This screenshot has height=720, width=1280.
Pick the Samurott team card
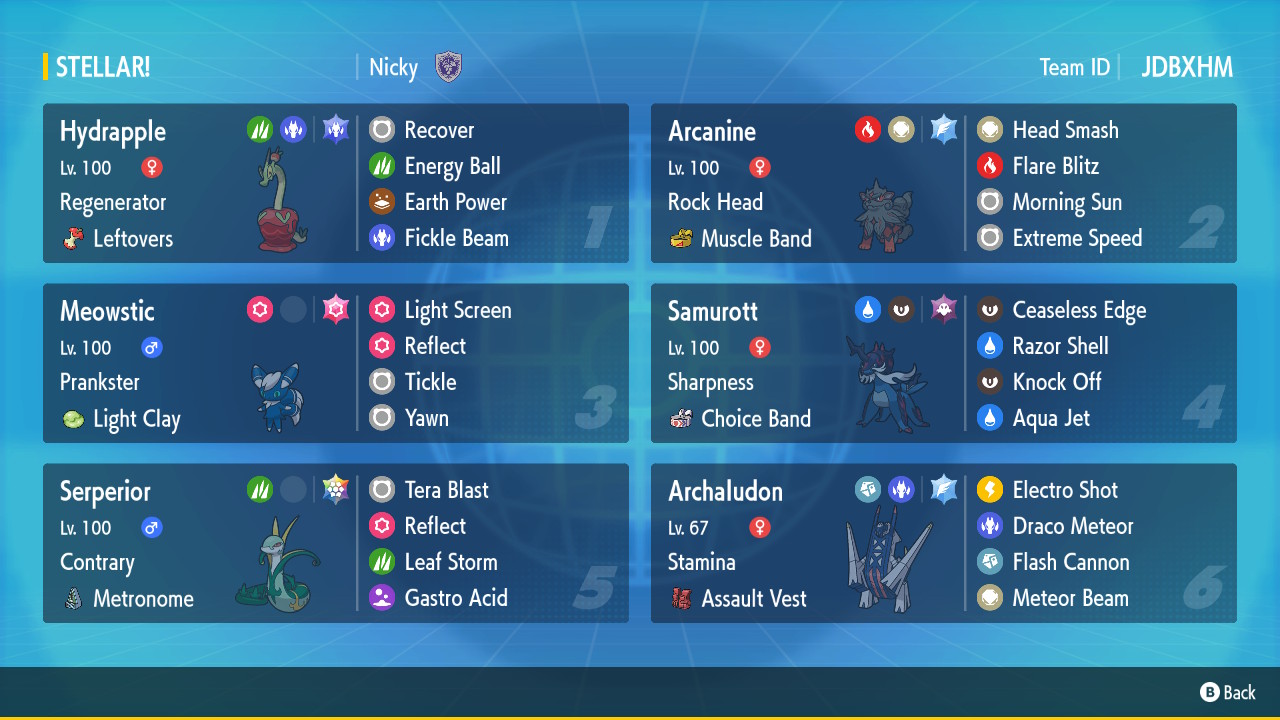click(x=943, y=364)
